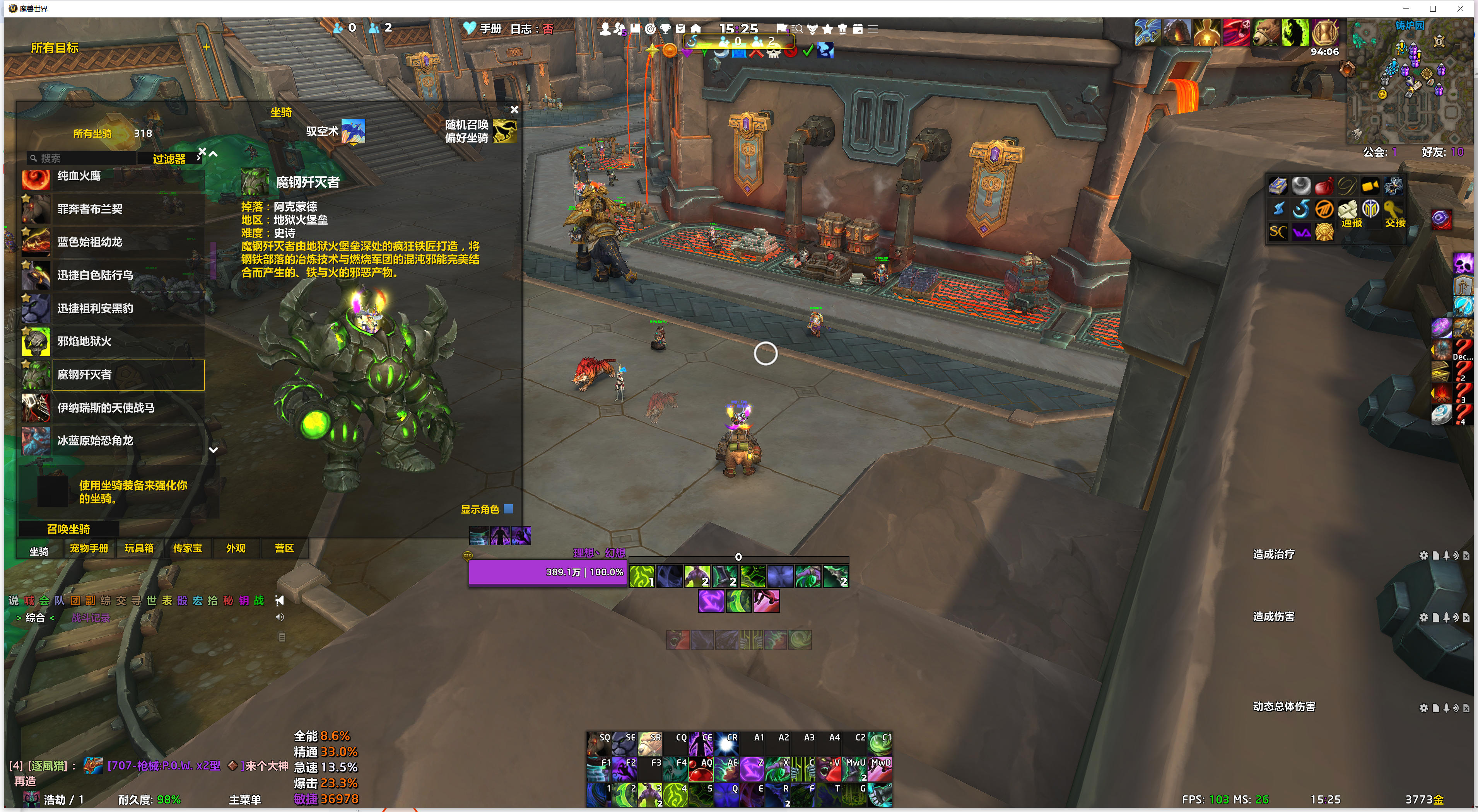Open the 外观 appearances tab
The width and height of the screenshot is (1478, 812).
tap(236, 548)
